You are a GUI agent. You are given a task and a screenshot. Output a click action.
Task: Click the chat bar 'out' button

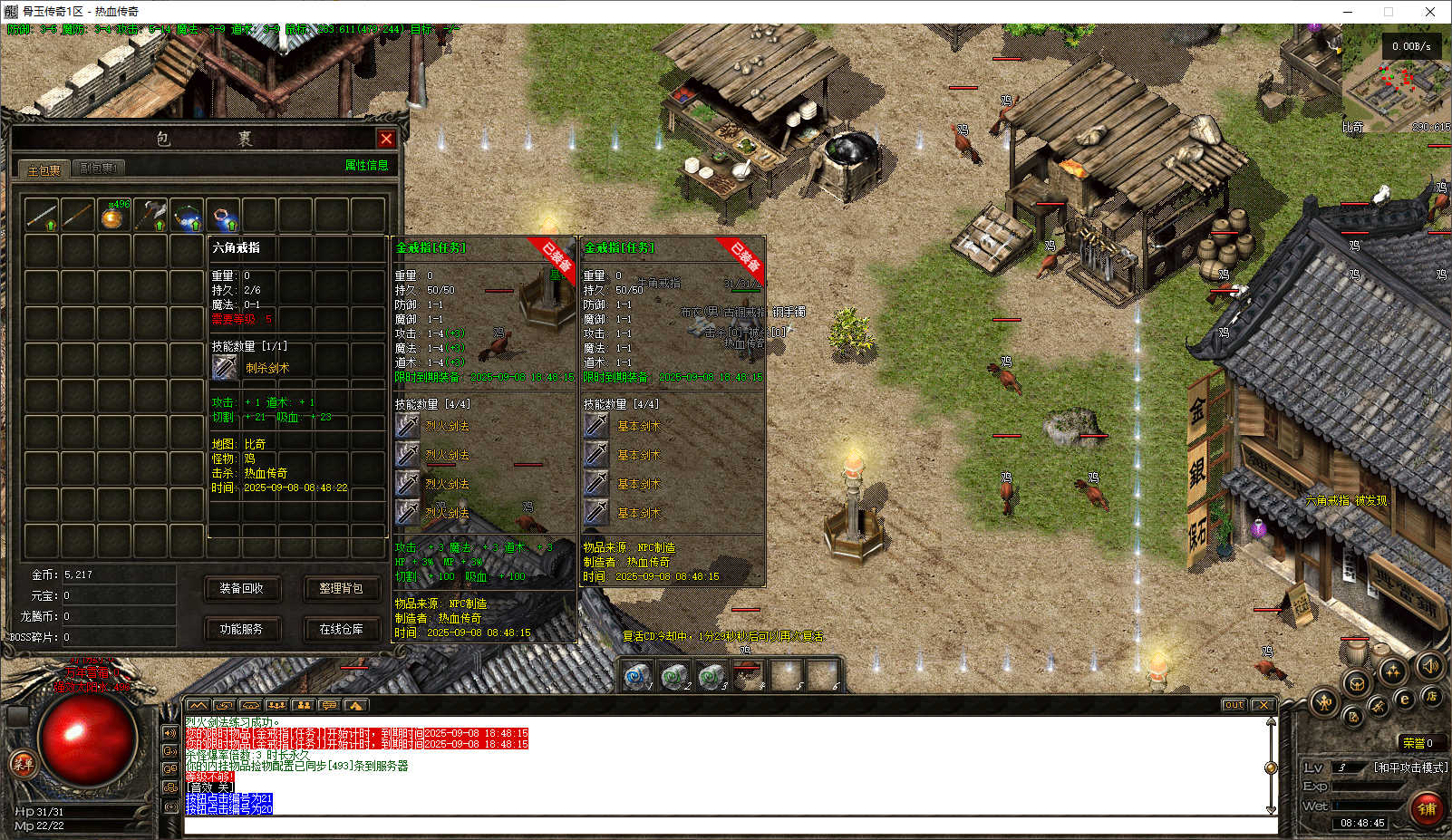pos(1234,705)
